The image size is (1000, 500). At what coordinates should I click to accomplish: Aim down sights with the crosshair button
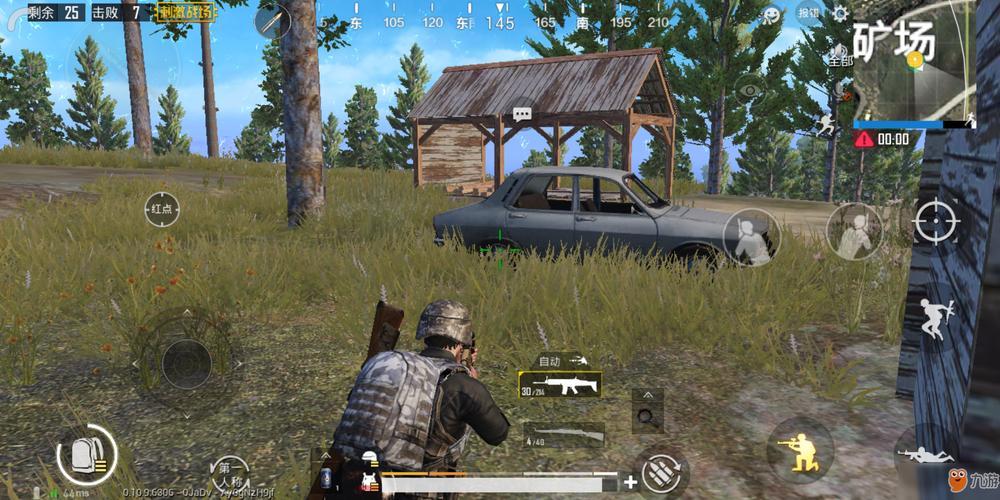click(937, 219)
